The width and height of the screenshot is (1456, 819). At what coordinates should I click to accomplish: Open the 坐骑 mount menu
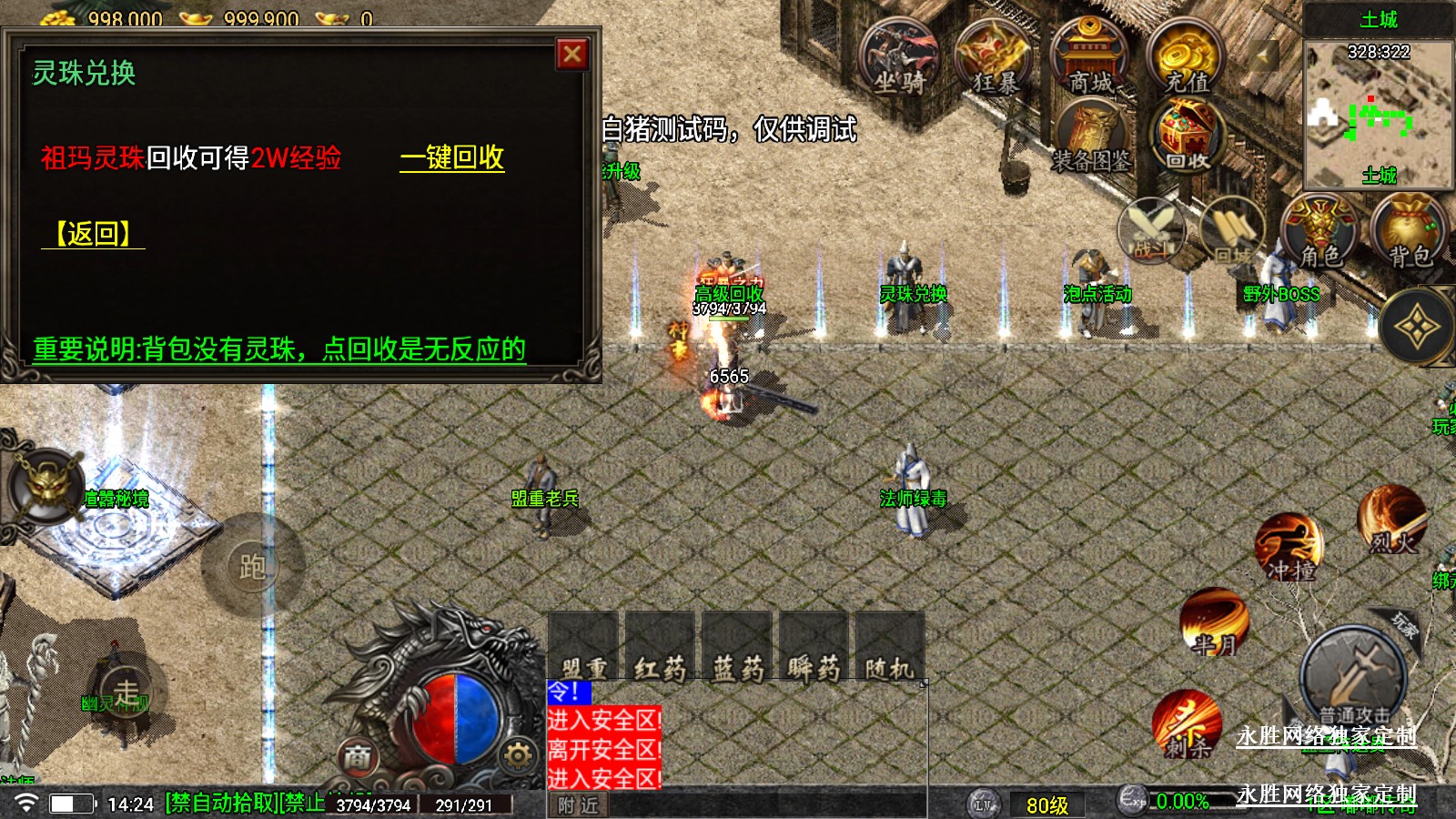point(899,59)
